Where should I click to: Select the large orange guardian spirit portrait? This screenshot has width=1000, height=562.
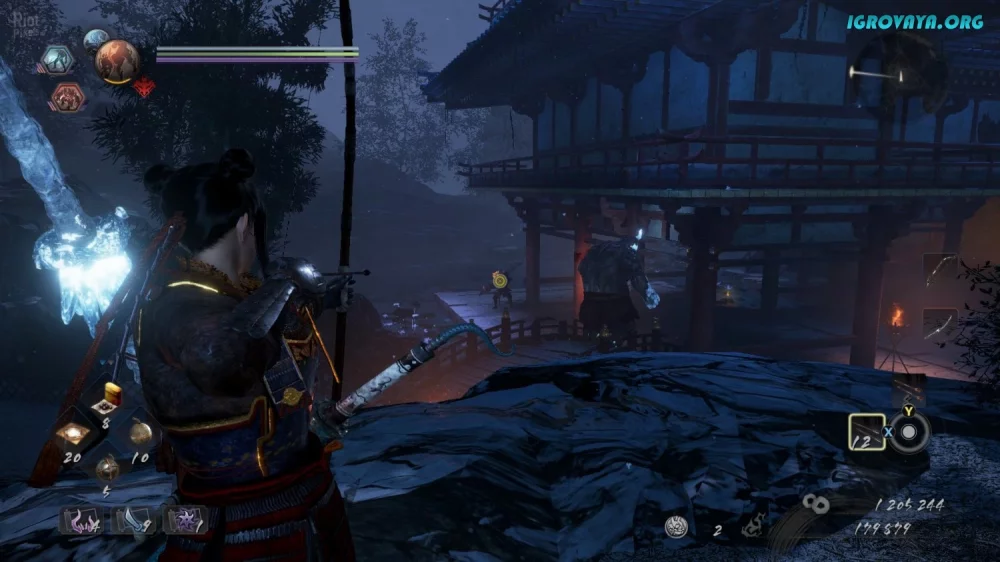(x=116, y=60)
